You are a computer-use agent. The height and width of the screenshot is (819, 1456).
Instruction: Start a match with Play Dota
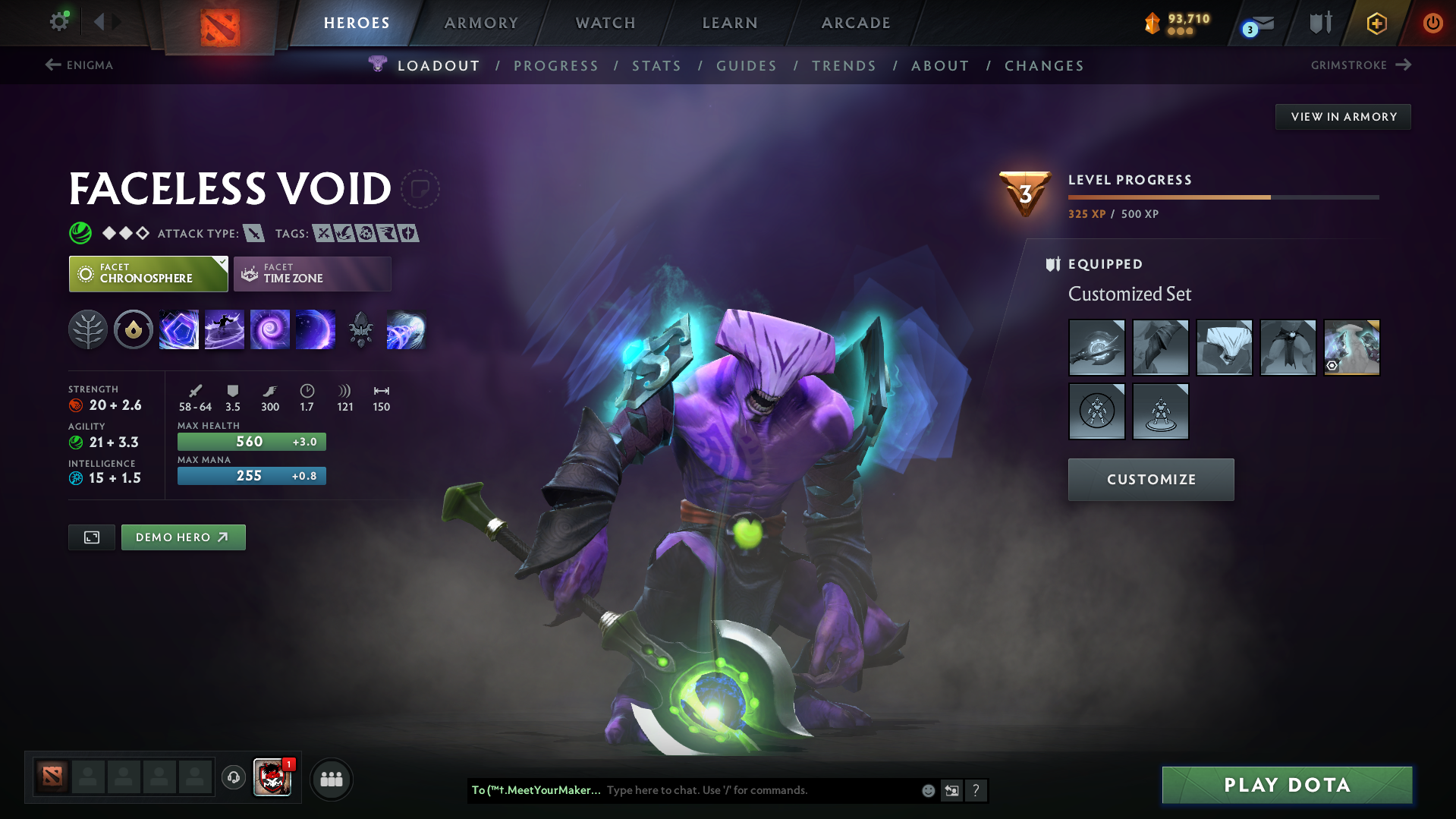pos(1287,785)
